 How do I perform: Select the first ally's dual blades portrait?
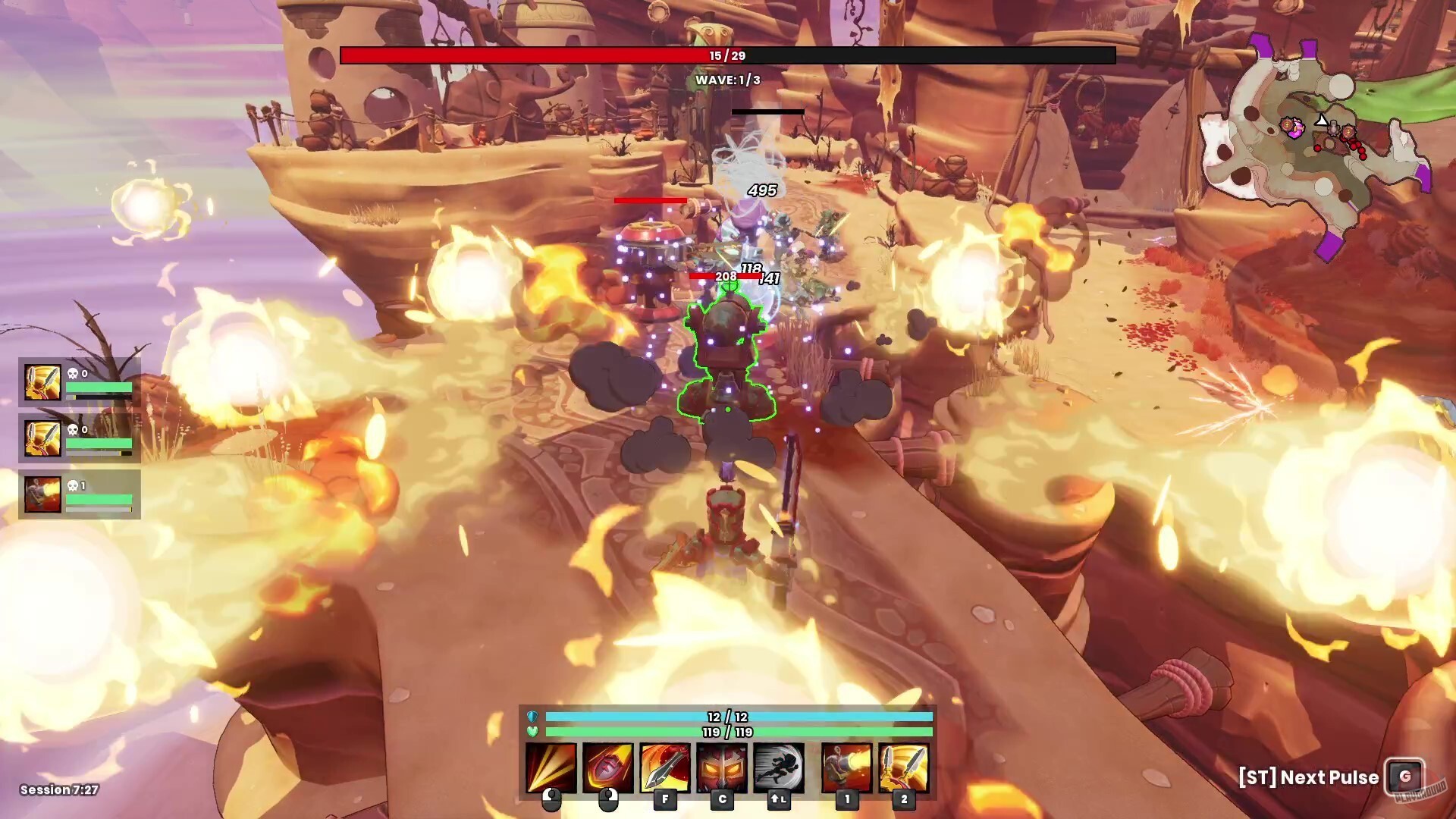click(43, 383)
